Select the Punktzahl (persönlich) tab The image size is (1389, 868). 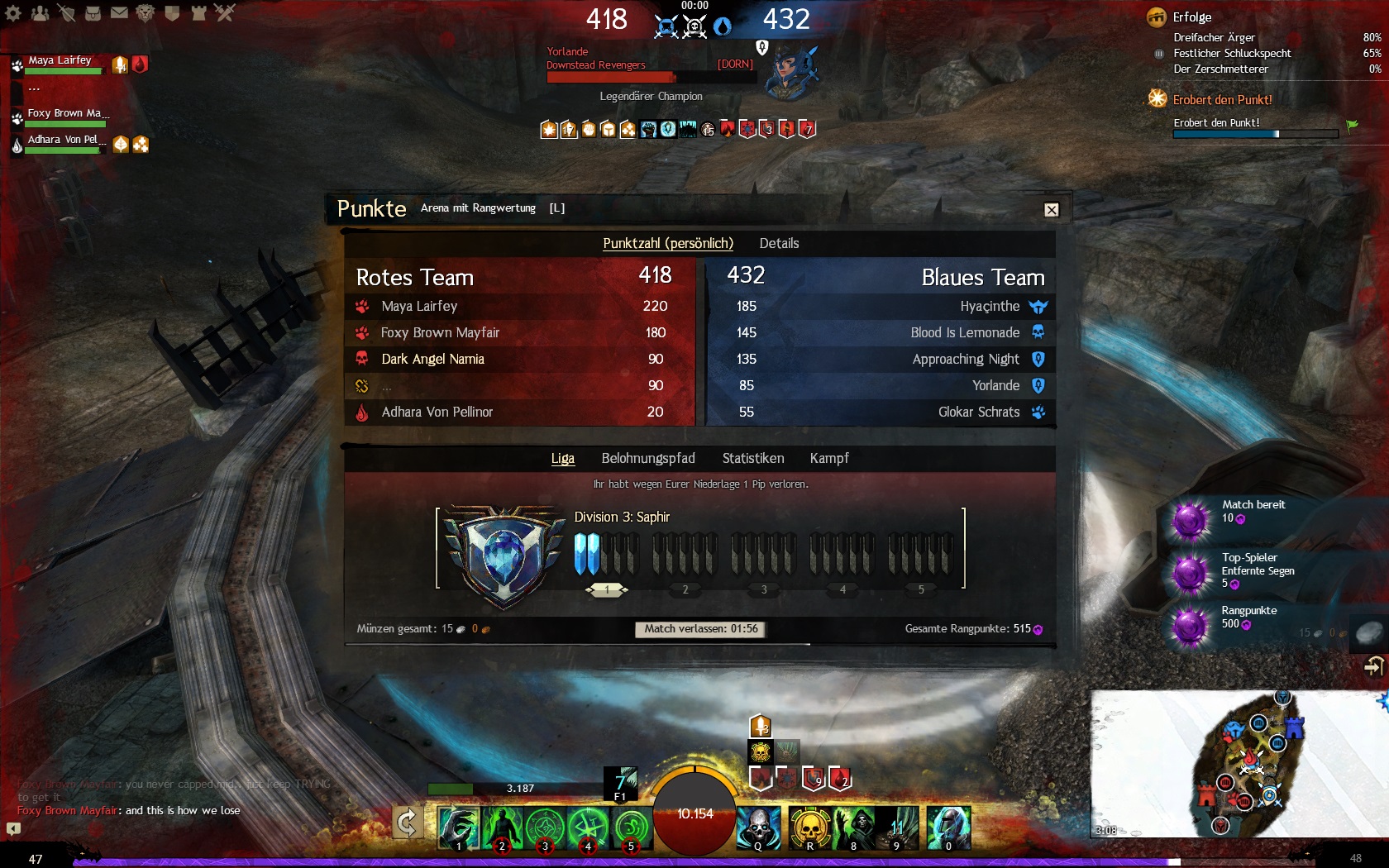pyautogui.click(x=667, y=243)
